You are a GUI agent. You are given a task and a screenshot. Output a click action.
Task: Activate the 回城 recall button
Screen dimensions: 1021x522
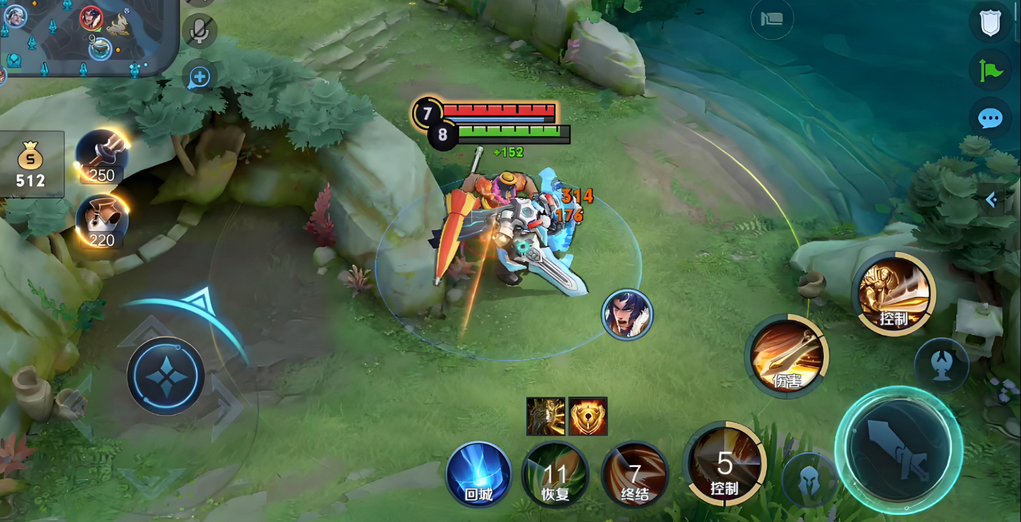tap(478, 473)
